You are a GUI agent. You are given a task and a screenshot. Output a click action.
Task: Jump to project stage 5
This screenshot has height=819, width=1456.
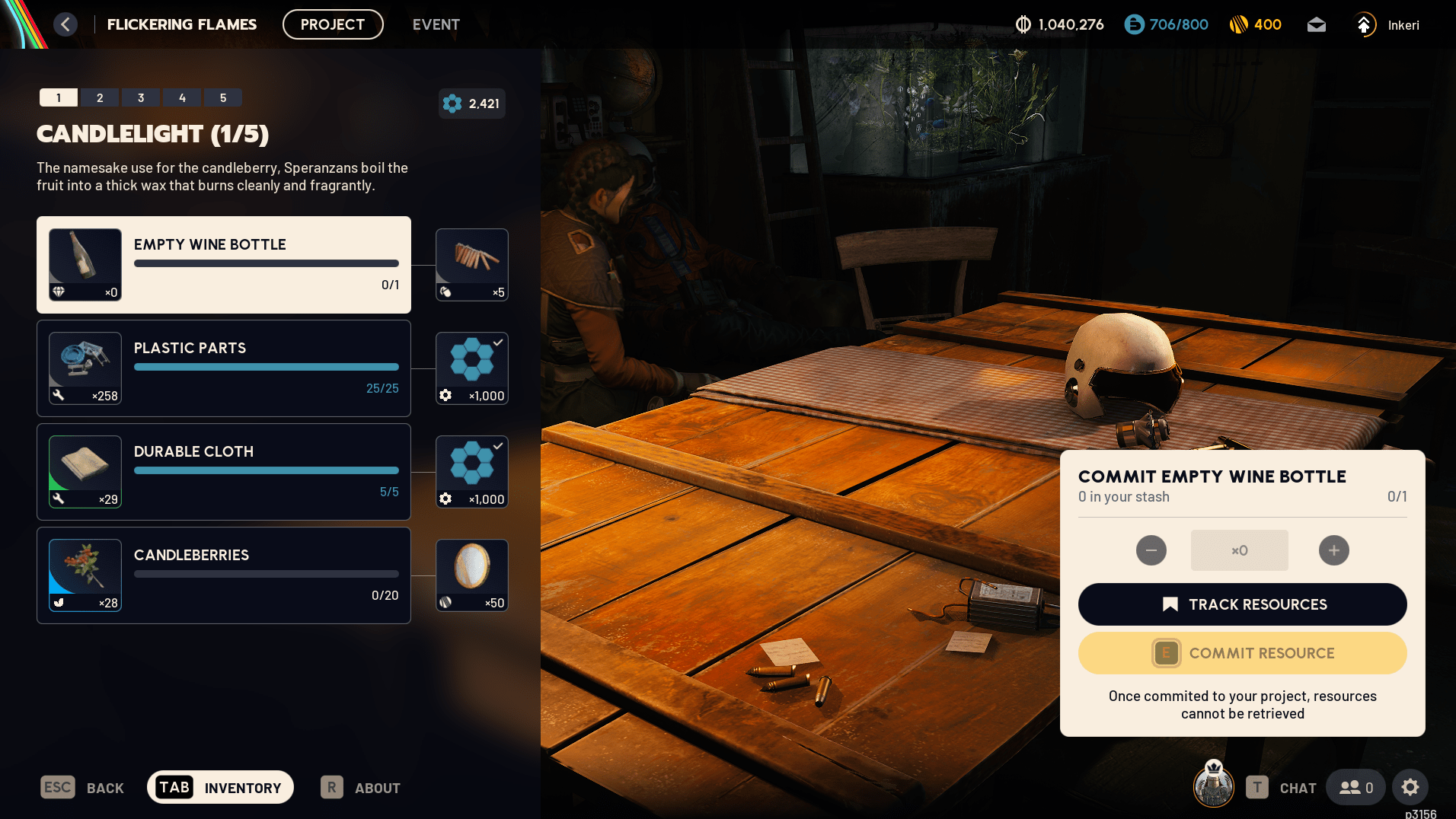tap(223, 97)
